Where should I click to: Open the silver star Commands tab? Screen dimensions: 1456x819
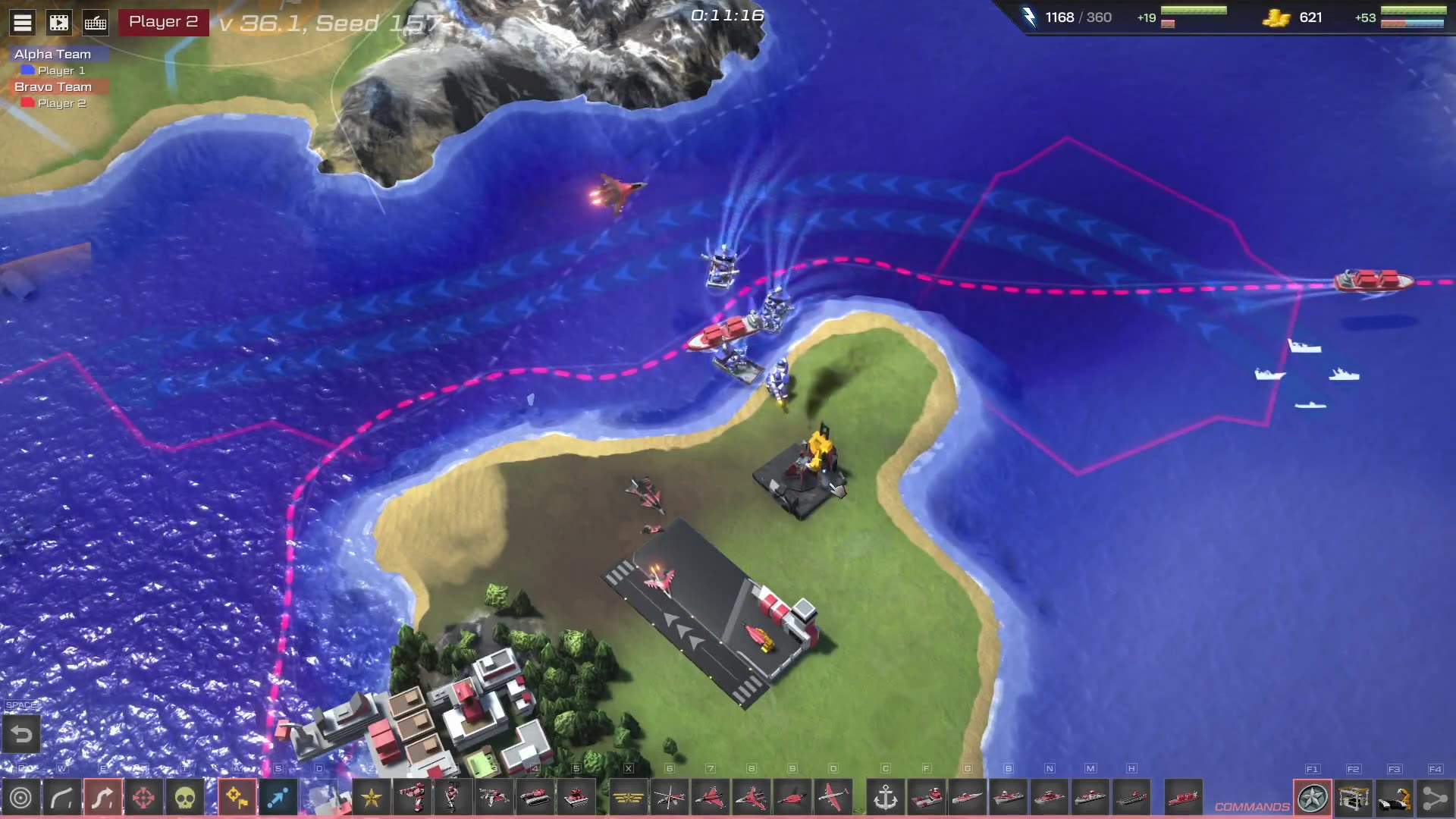[x=1313, y=798]
